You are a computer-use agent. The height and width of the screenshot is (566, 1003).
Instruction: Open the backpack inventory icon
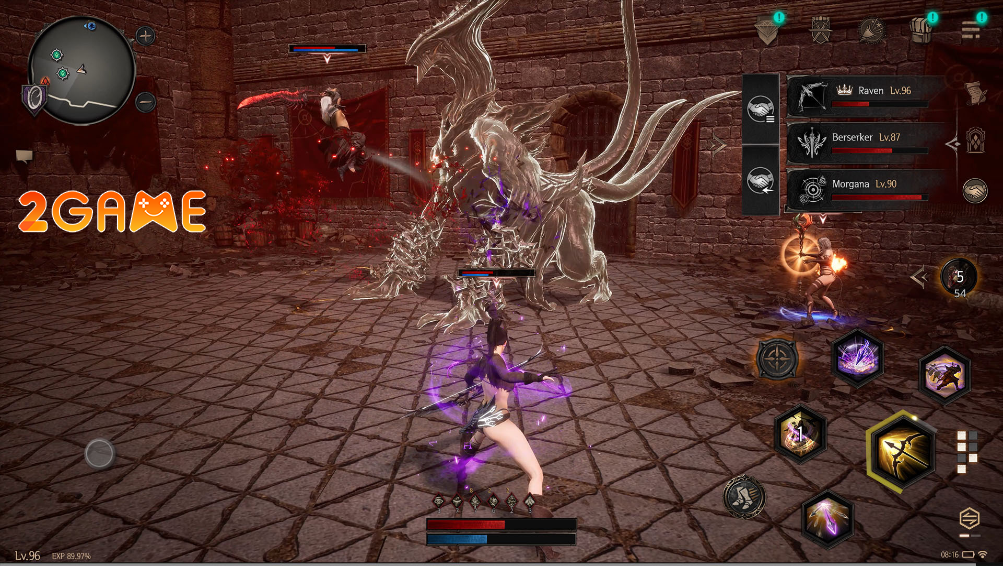point(921,30)
